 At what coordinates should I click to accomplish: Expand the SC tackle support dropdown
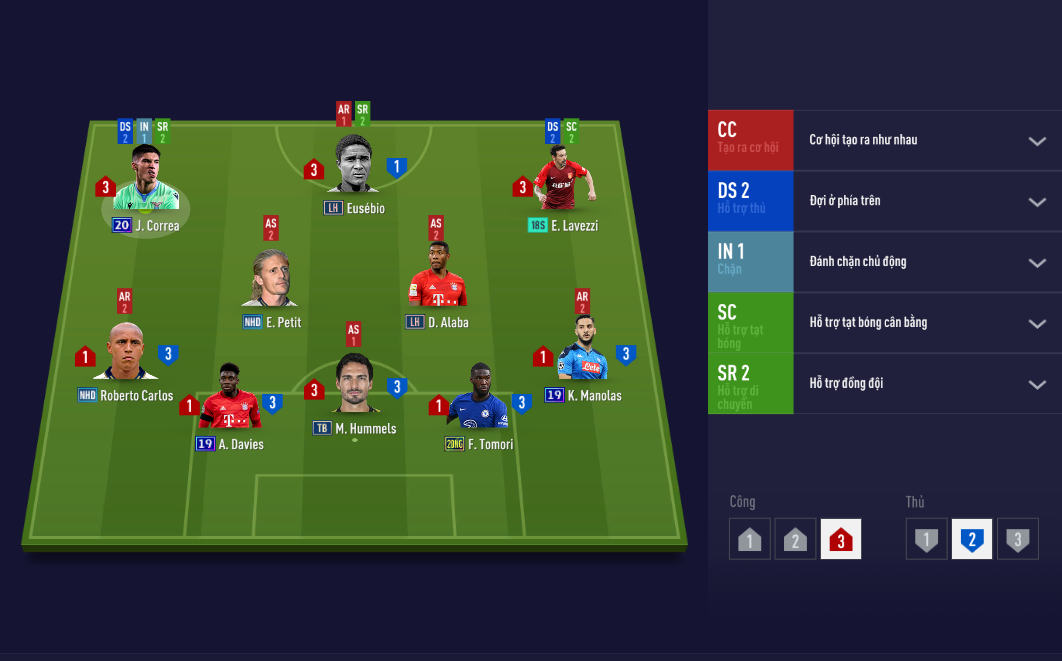coord(1037,324)
